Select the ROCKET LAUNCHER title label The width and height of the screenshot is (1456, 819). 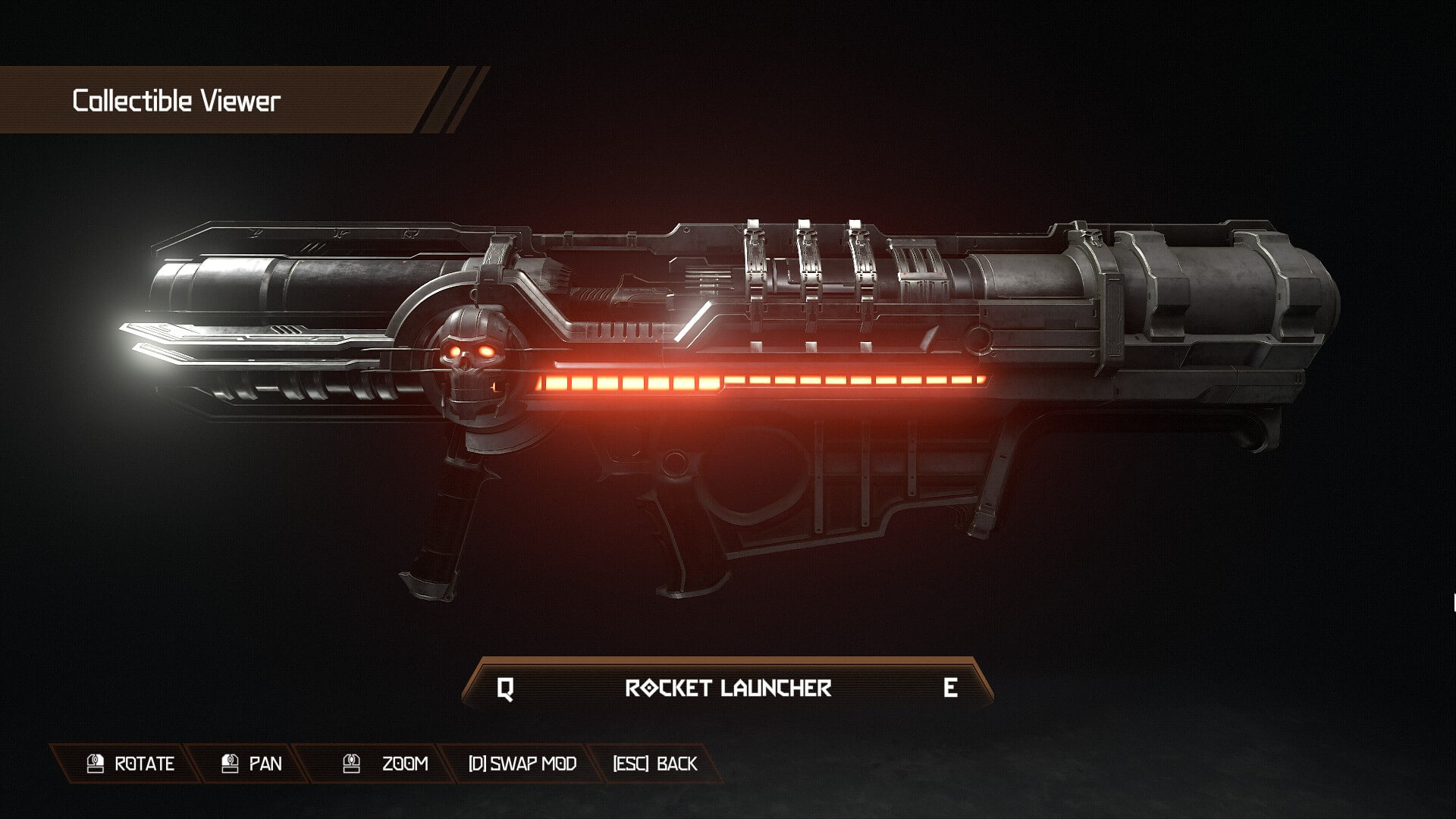pyautogui.click(x=730, y=689)
